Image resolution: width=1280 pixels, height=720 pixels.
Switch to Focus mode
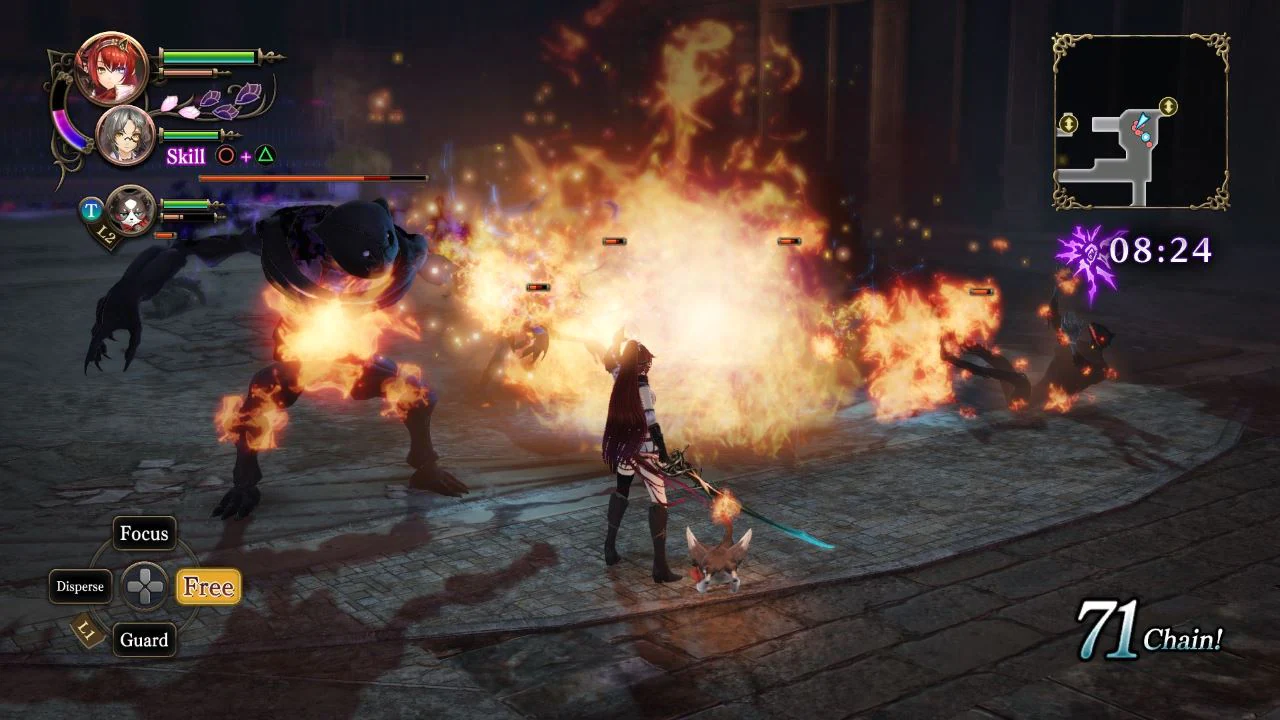click(143, 534)
